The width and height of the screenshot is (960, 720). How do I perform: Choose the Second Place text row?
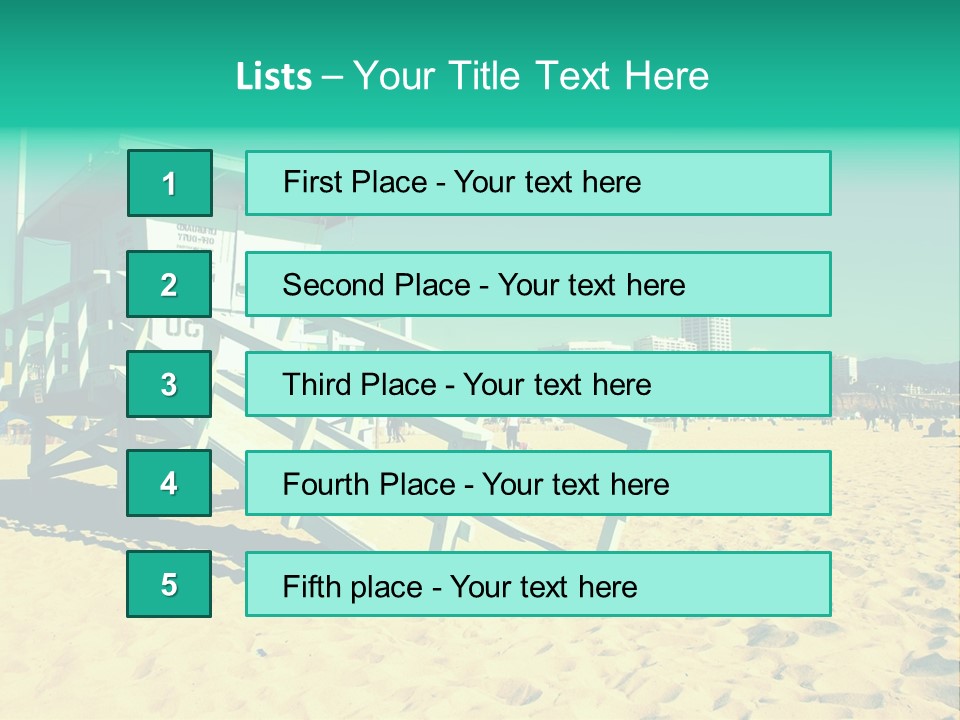point(538,284)
